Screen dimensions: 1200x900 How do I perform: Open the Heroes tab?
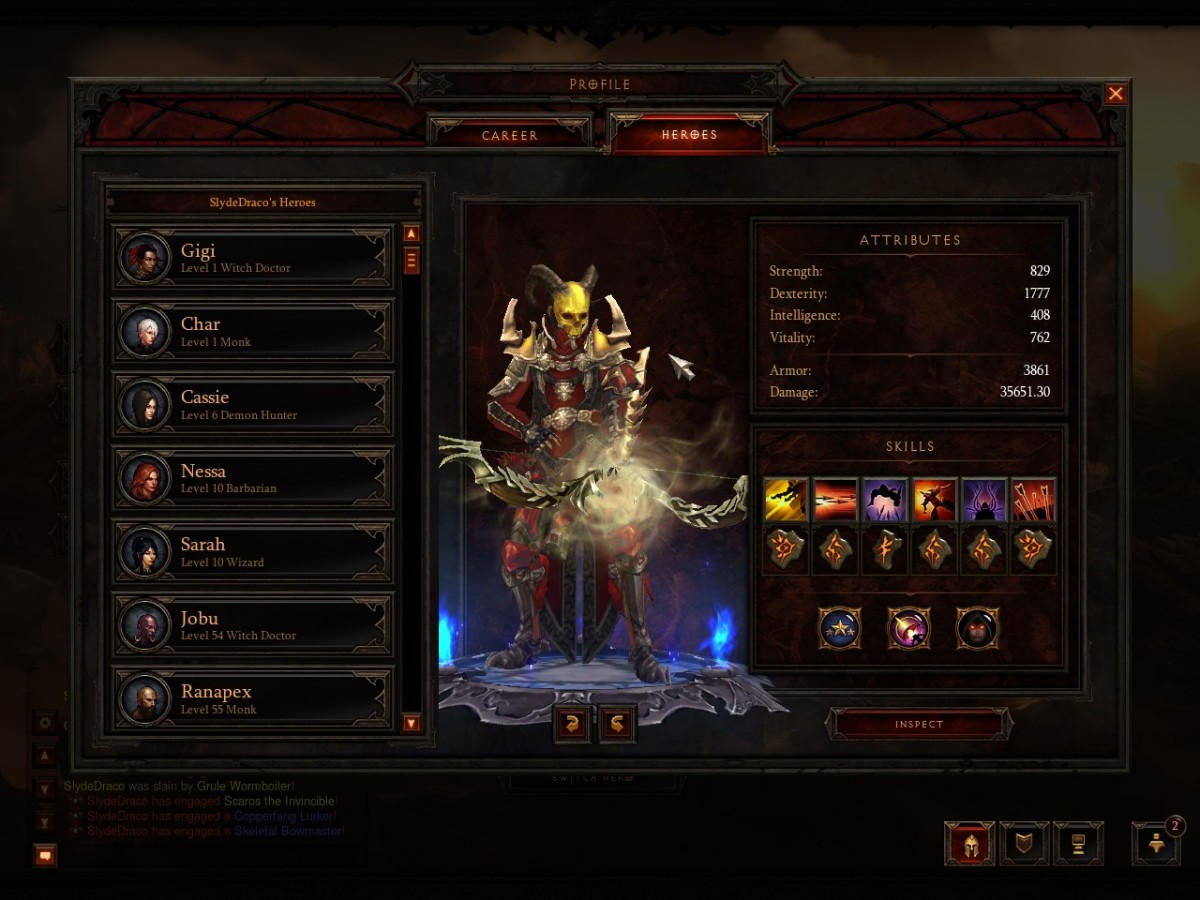click(x=689, y=134)
